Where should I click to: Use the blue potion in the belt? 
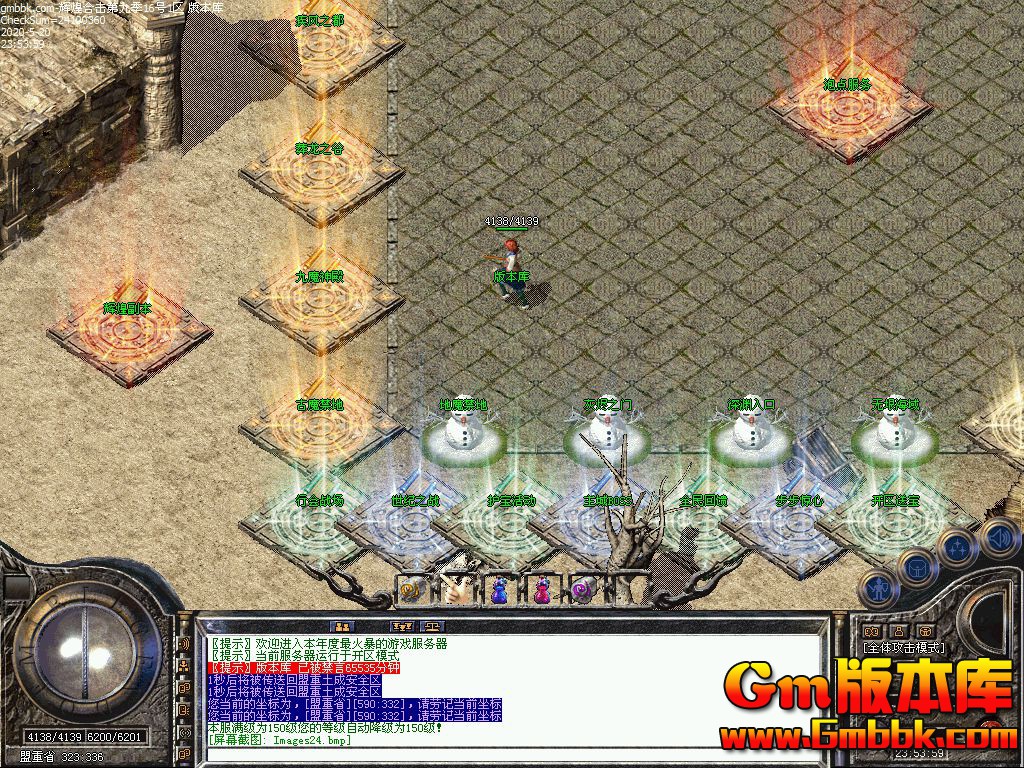pyautogui.click(x=499, y=591)
